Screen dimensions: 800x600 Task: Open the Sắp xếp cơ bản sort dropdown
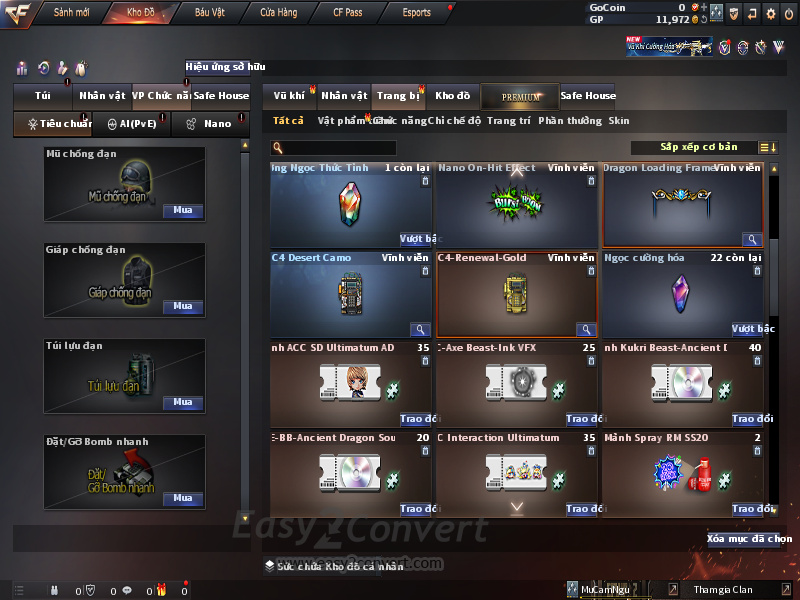pos(698,147)
